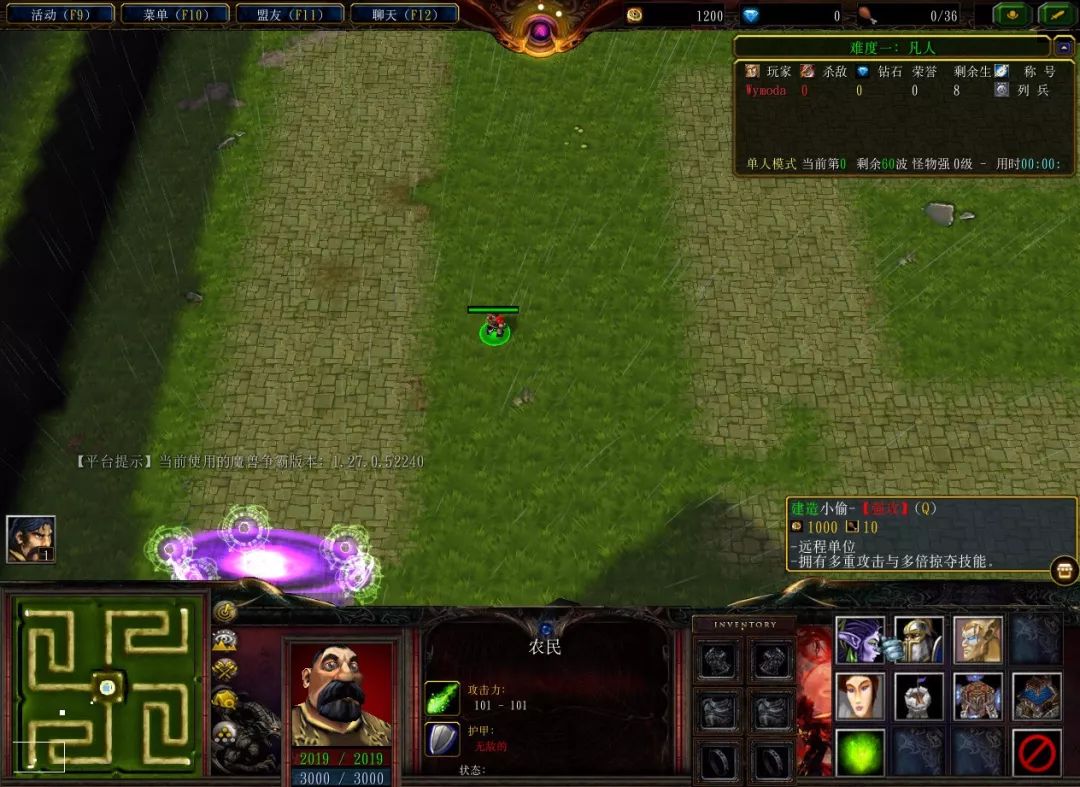
Task: Select the idle worker portrait icon
Action: pyautogui.click(x=30, y=539)
